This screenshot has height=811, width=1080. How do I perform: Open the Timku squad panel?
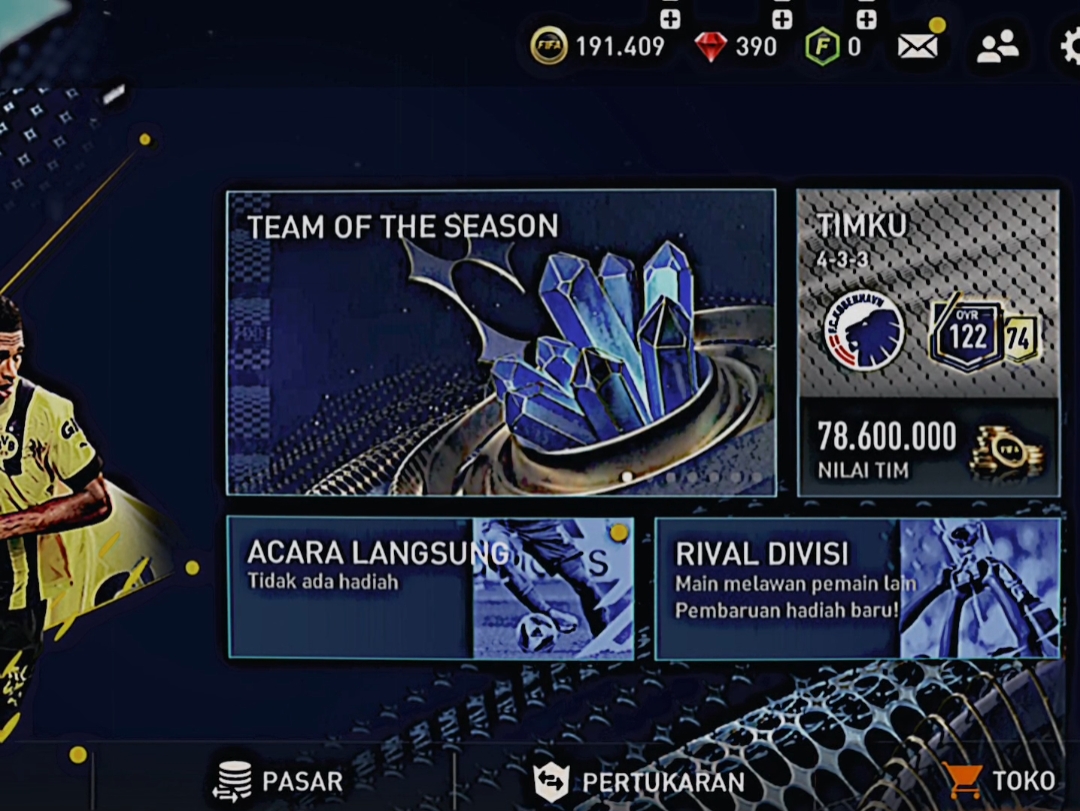pos(928,342)
